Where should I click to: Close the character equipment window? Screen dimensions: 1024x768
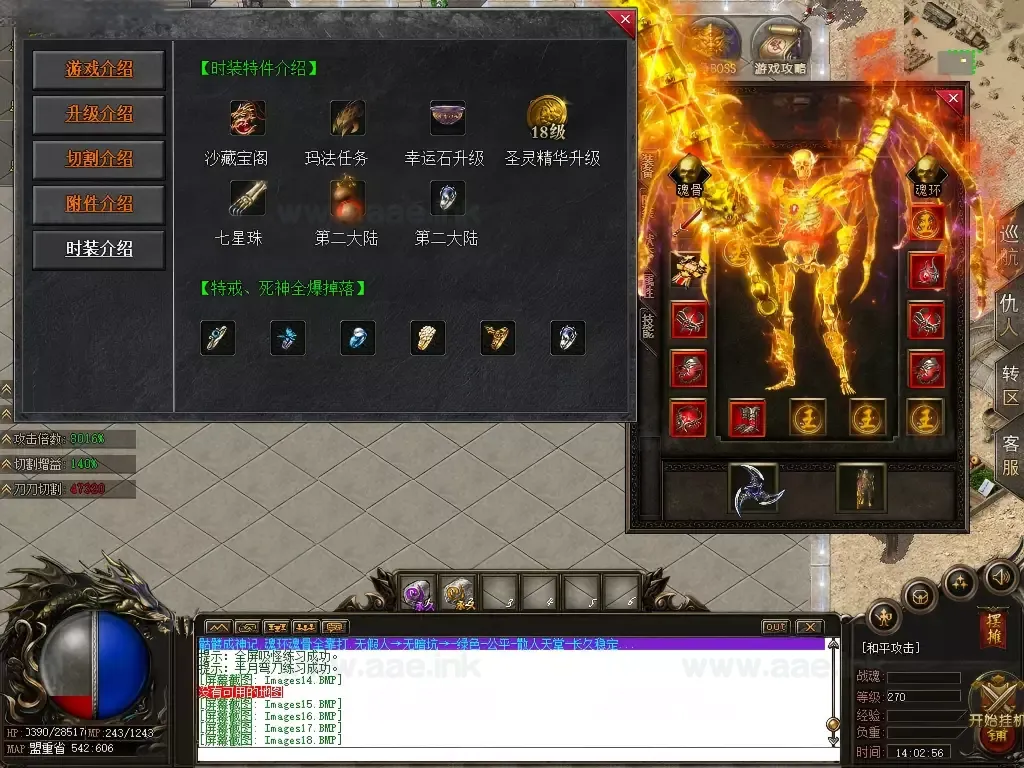953,98
